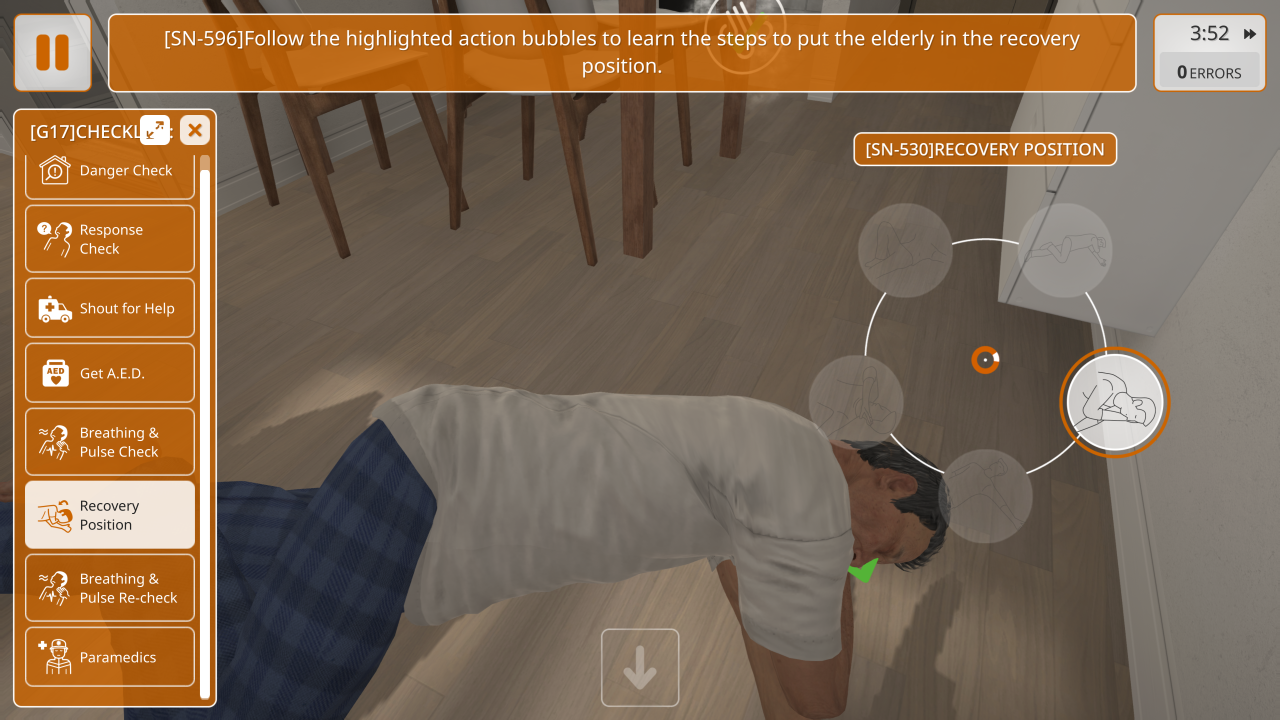The width and height of the screenshot is (1280, 720).
Task: Select Danger Check in the checklist
Action: click(x=110, y=171)
